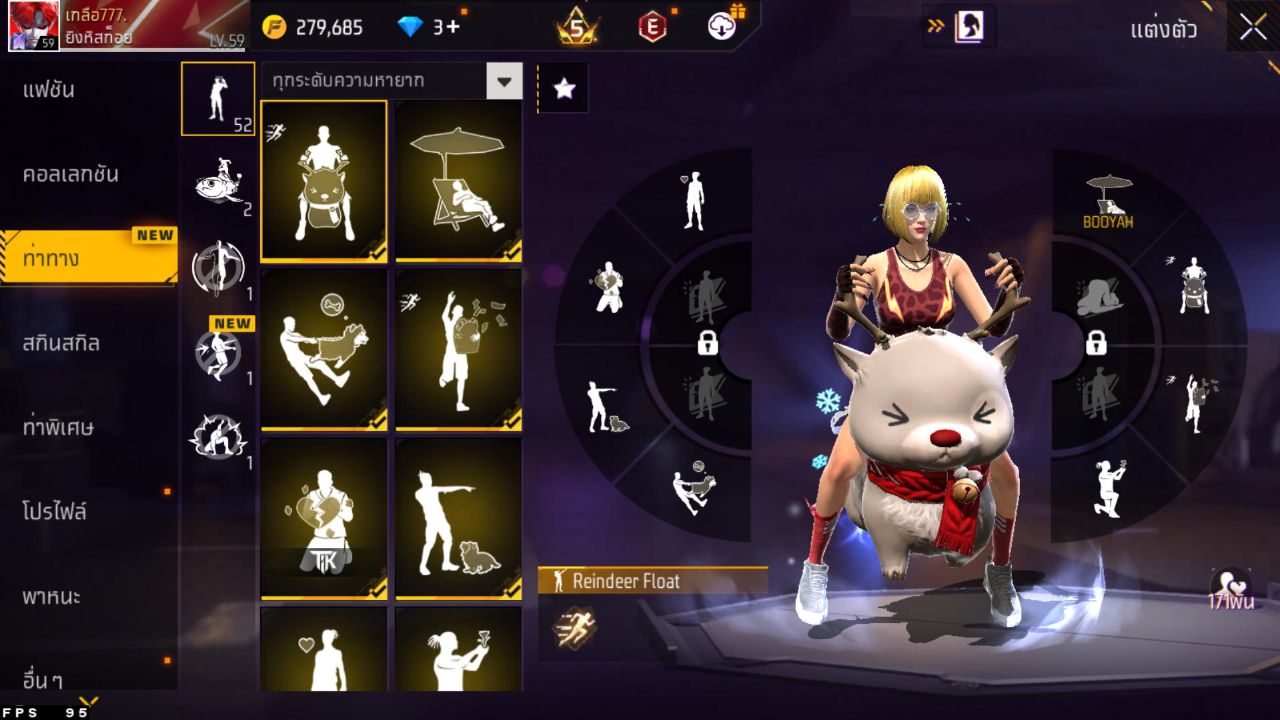
Task: Add diamonds via the diamond counter
Action: 429,27
